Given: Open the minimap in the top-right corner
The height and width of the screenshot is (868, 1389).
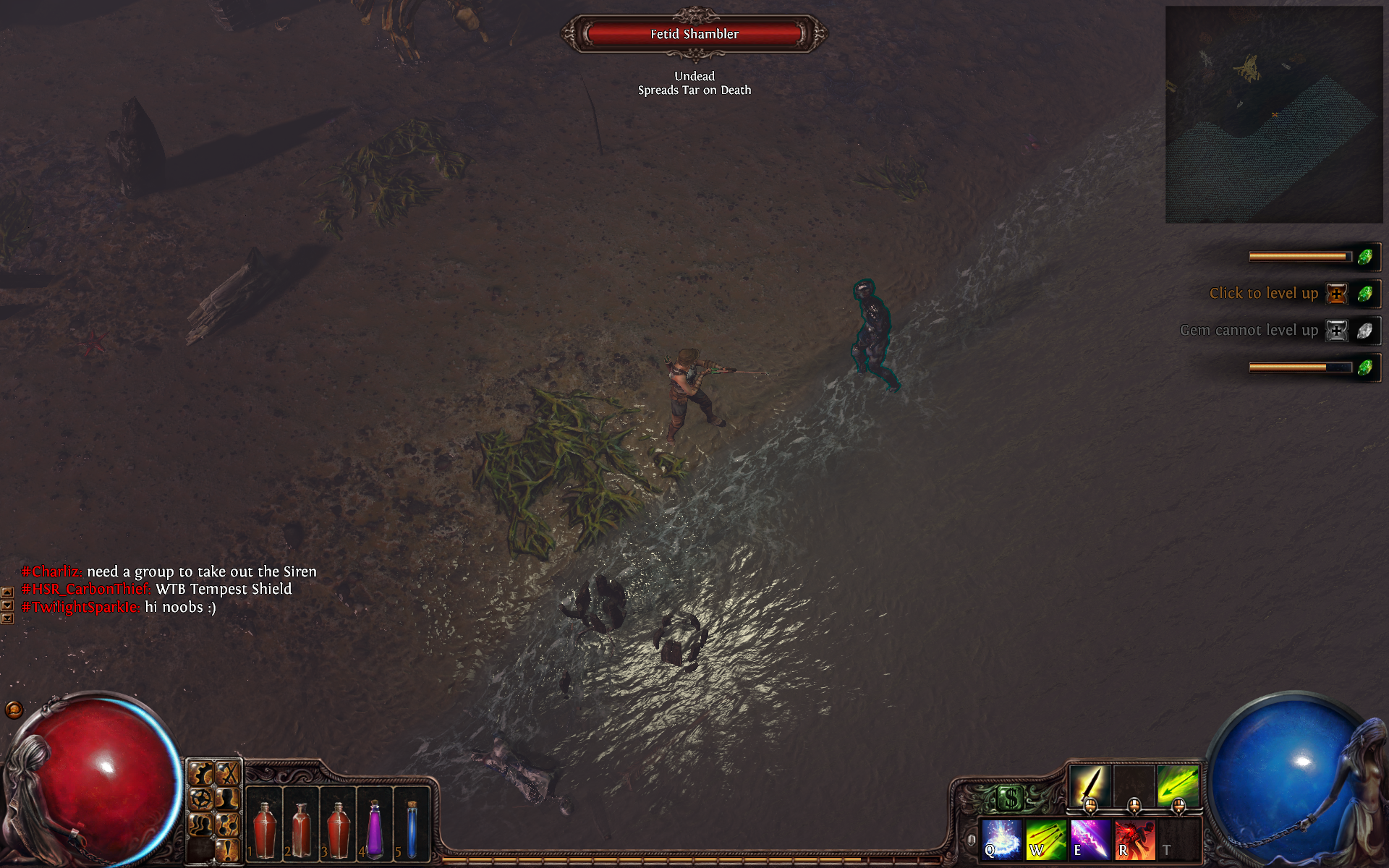Looking at the screenshot, I should point(1273,114).
